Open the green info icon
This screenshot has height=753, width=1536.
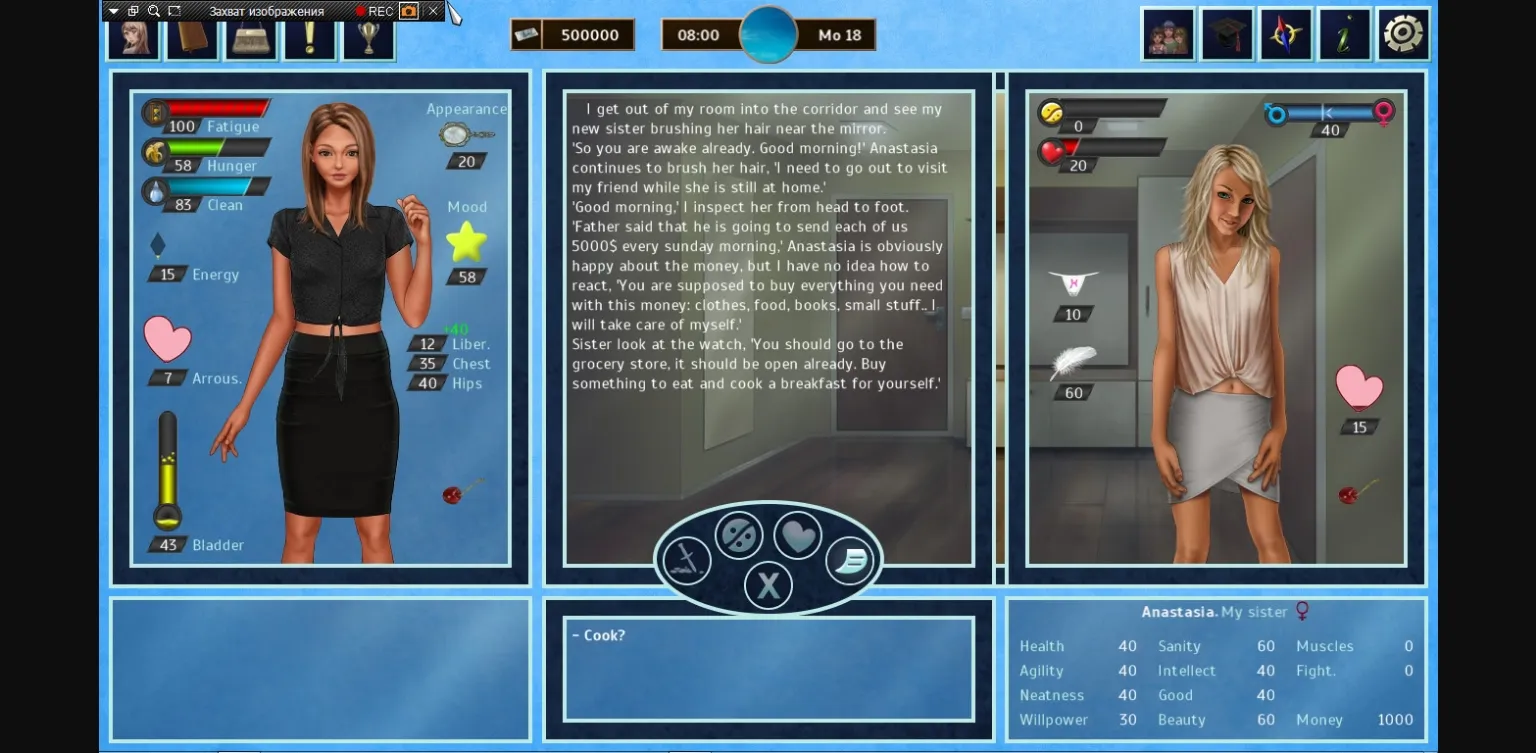point(1345,31)
